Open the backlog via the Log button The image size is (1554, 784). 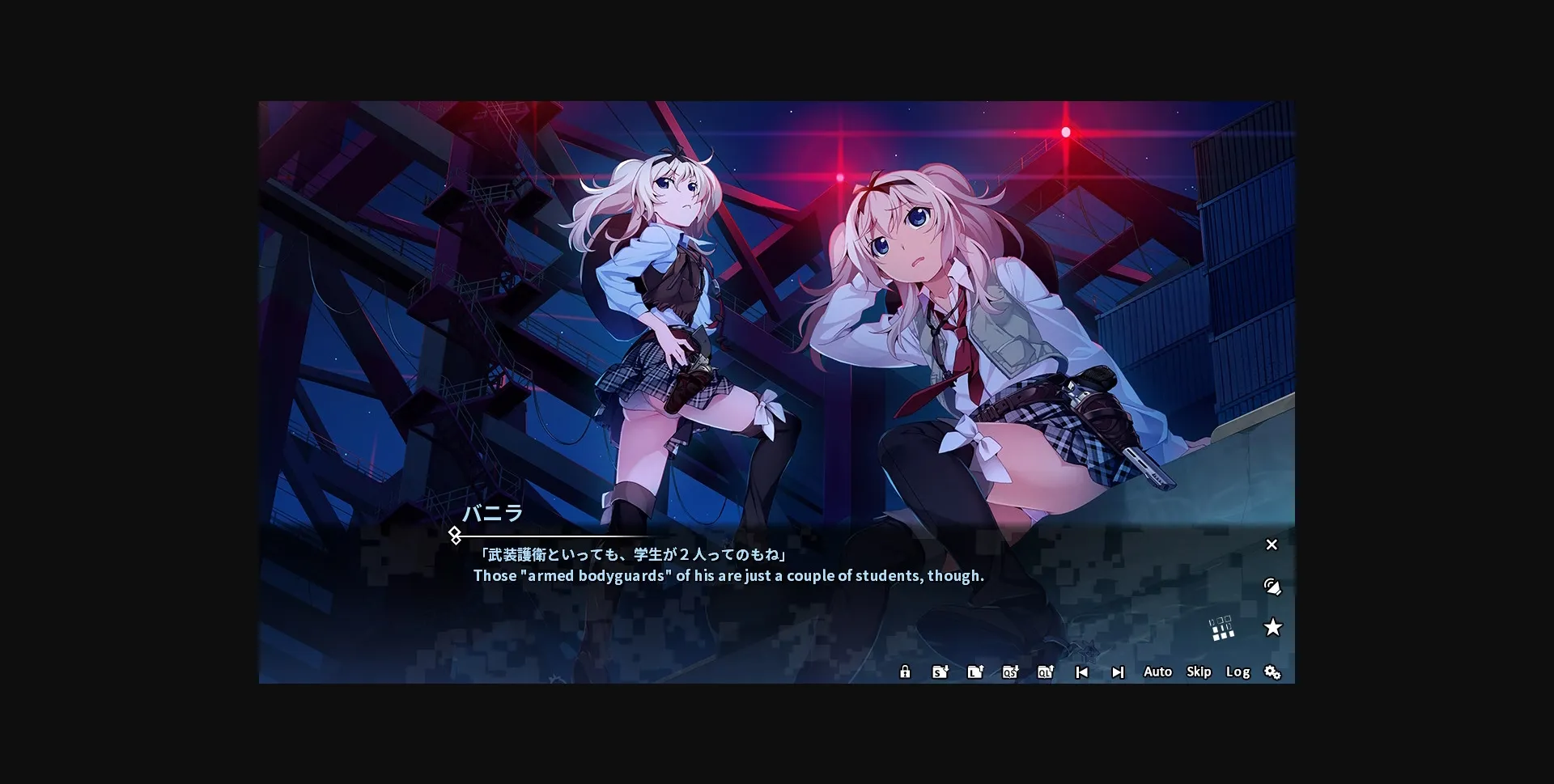(1237, 672)
